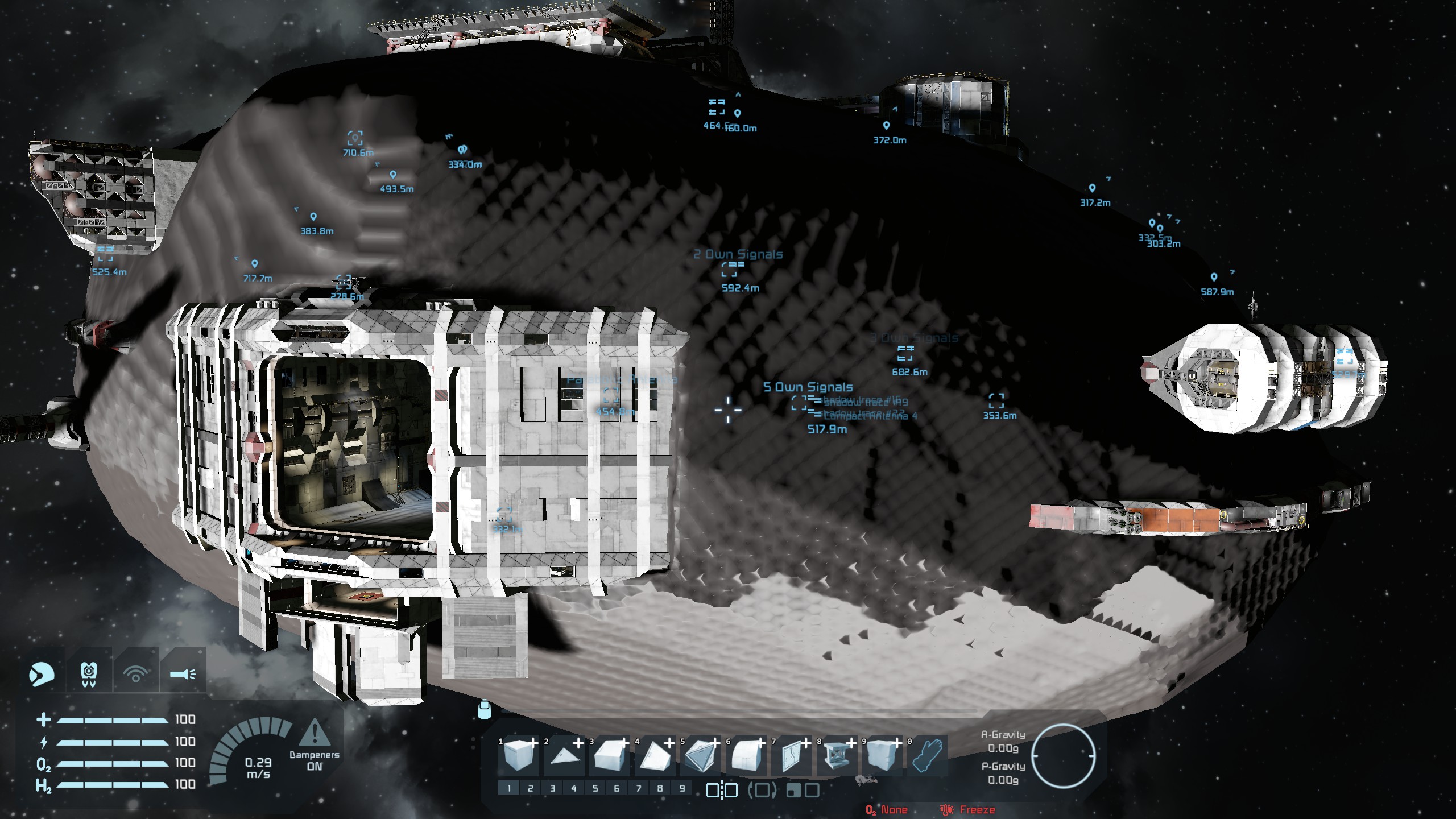Toggle the helmet visor icon
The height and width of the screenshot is (819, 1456).
click(x=42, y=675)
